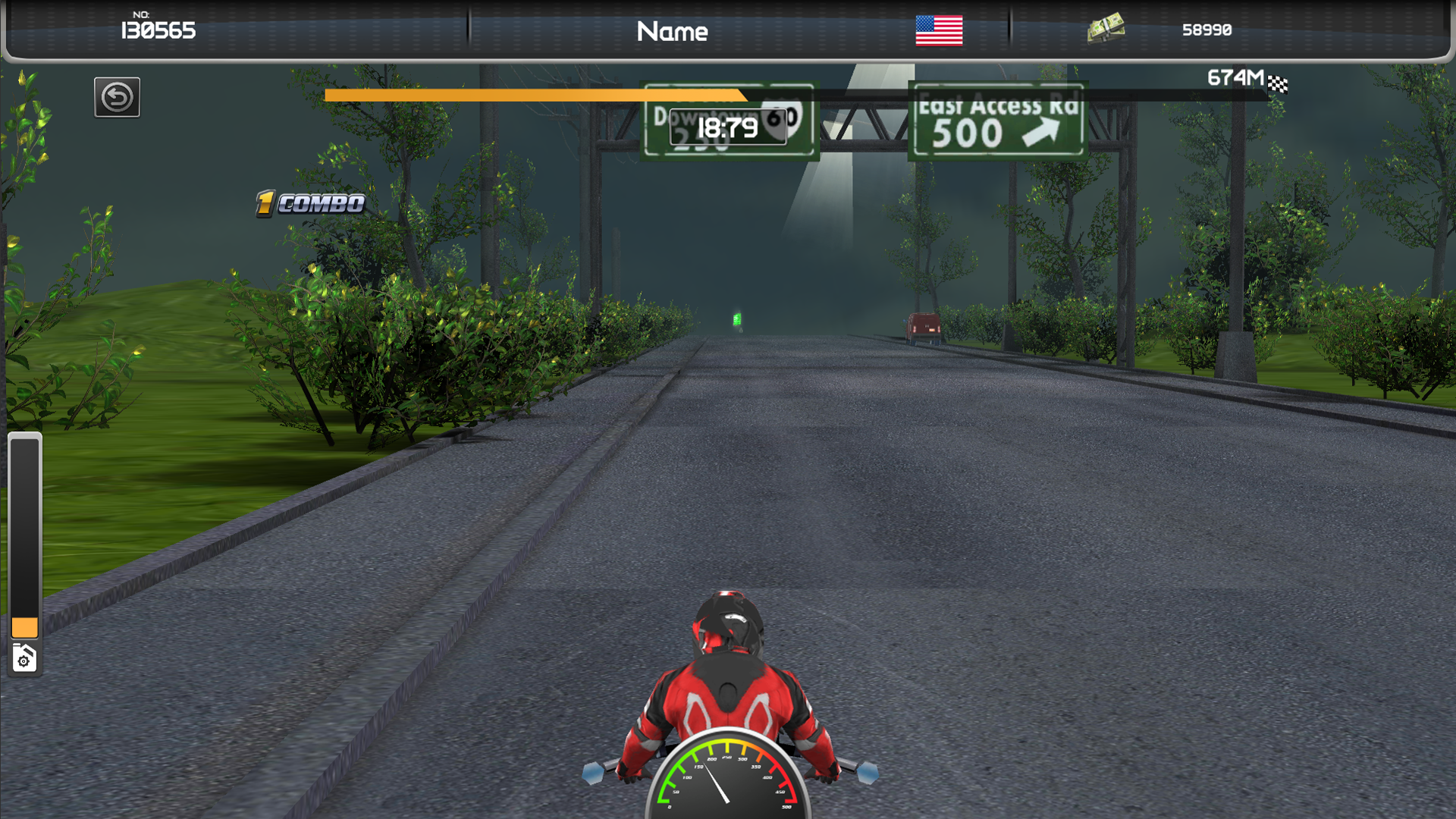
Task: Click the speedometer gauge at the bottom
Action: pyautogui.click(x=730, y=789)
